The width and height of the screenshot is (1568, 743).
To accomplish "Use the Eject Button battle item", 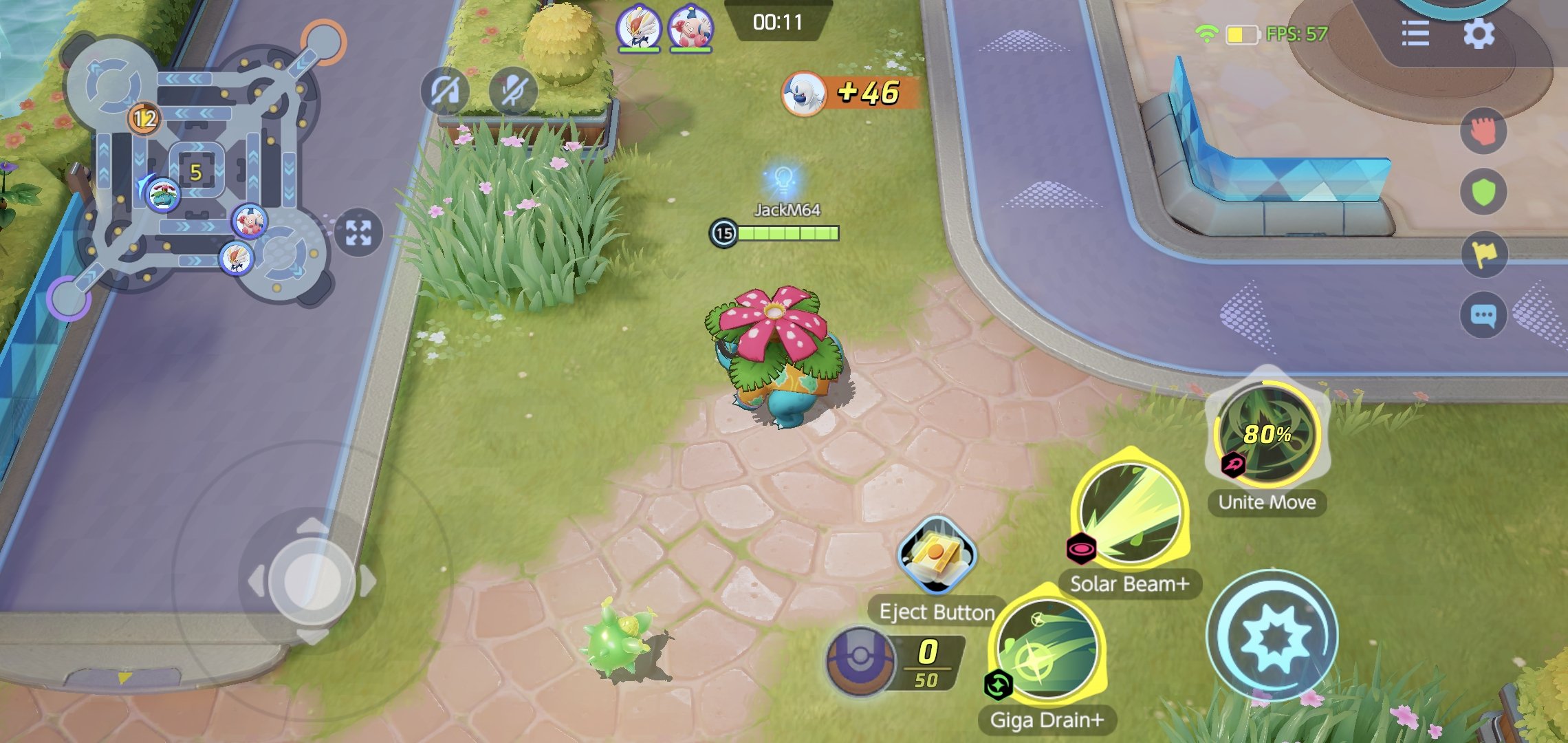I will coord(936,555).
